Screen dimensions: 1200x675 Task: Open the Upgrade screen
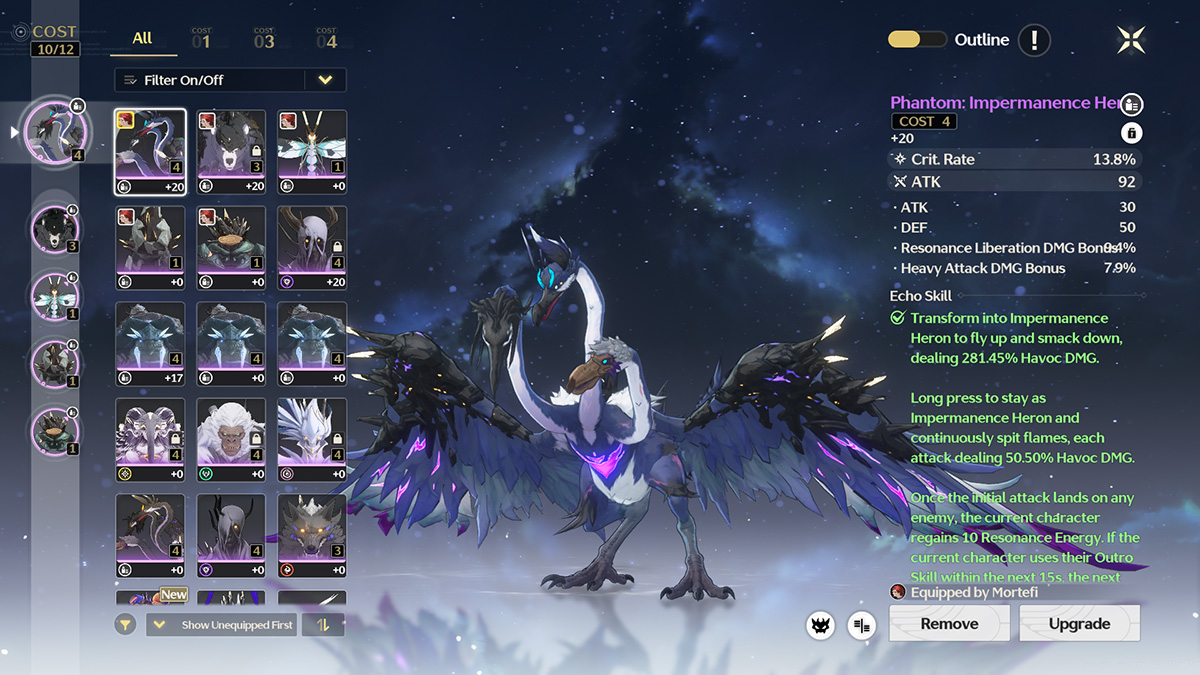tap(1079, 623)
